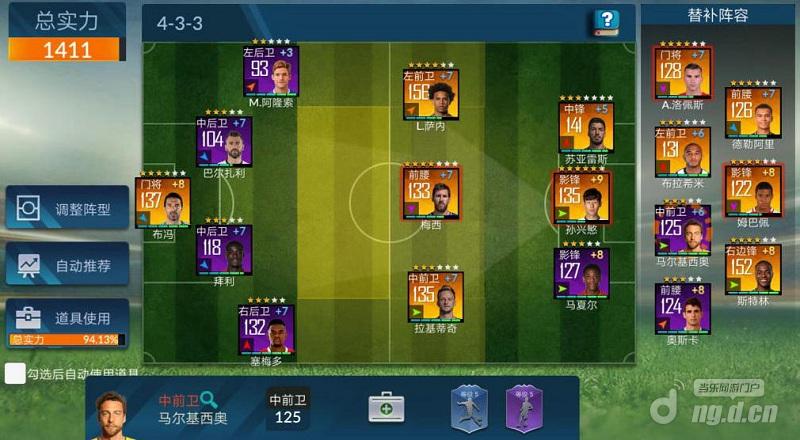Open the help book icon
This screenshot has width=800, height=440.
click(605, 22)
